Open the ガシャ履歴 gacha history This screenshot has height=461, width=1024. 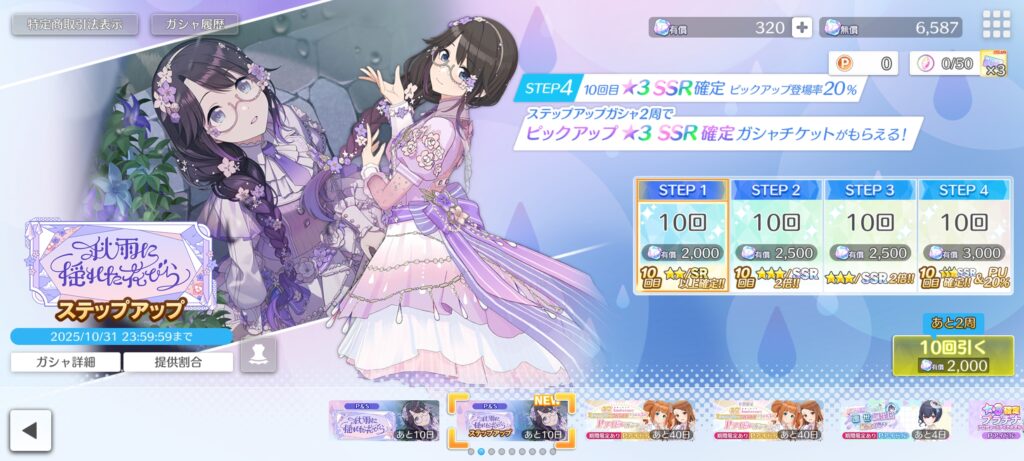195,25
